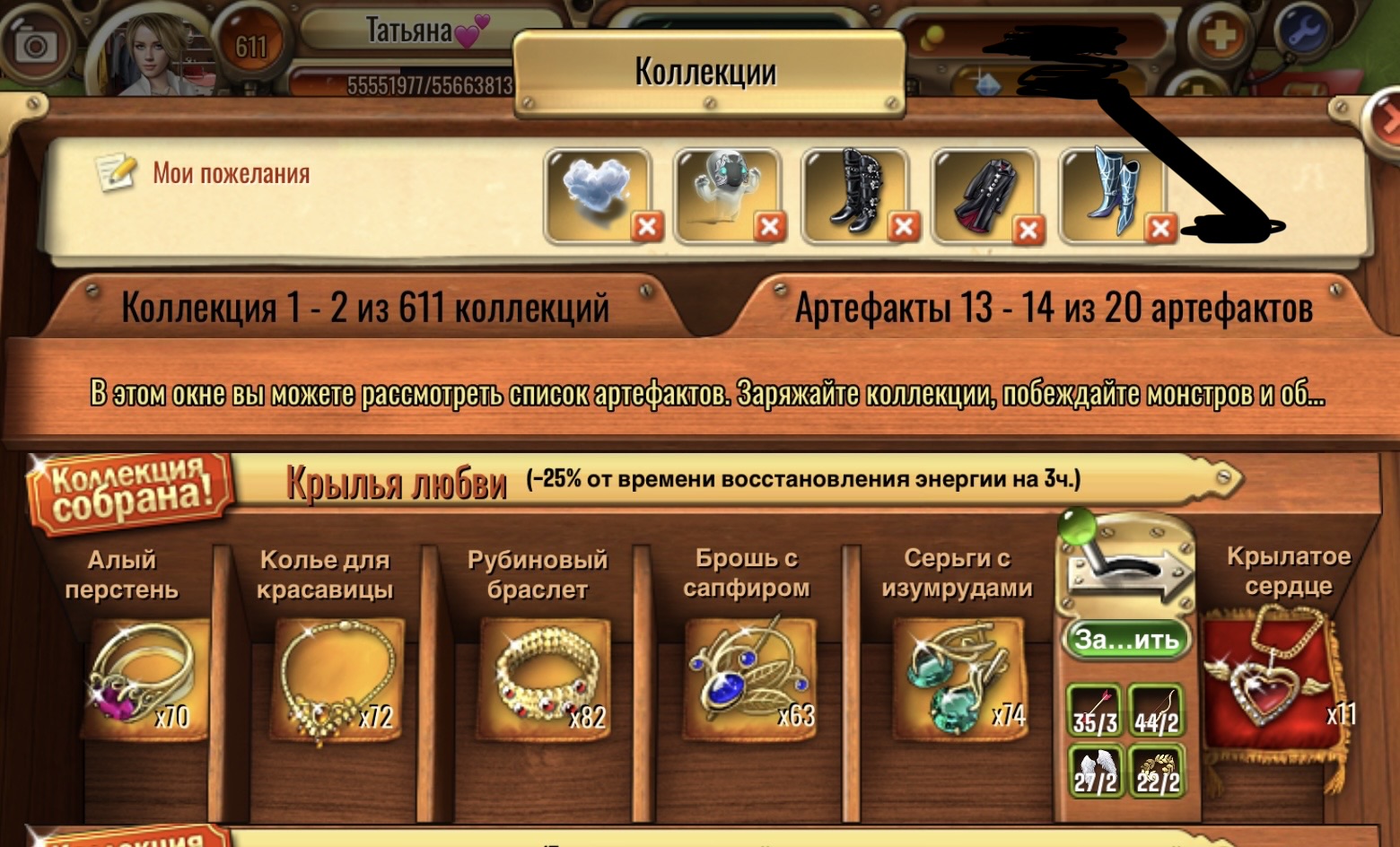Click the camera screenshot icon top left
Screen dimensions: 1400x847
pyautogui.click(x=34, y=43)
